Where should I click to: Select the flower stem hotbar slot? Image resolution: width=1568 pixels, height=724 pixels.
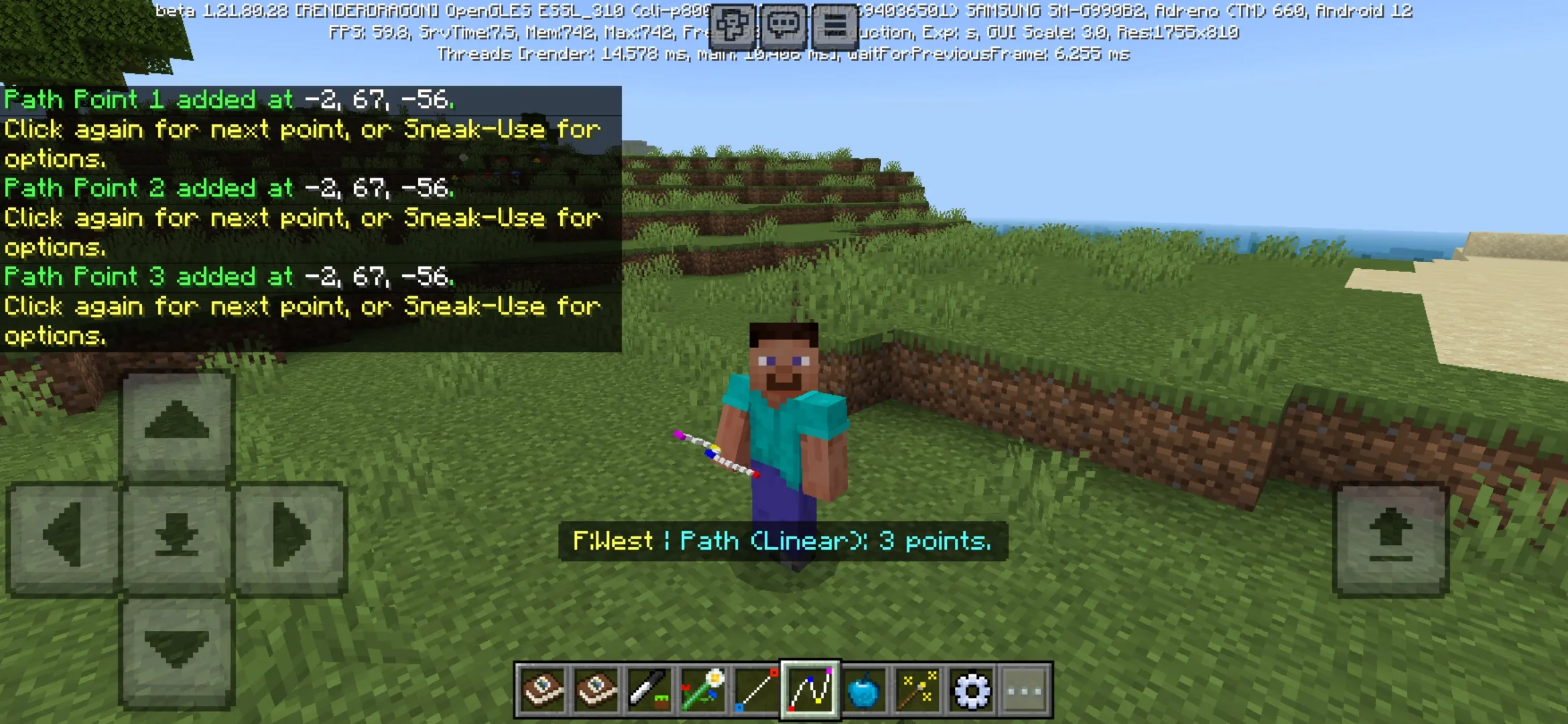[703, 690]
